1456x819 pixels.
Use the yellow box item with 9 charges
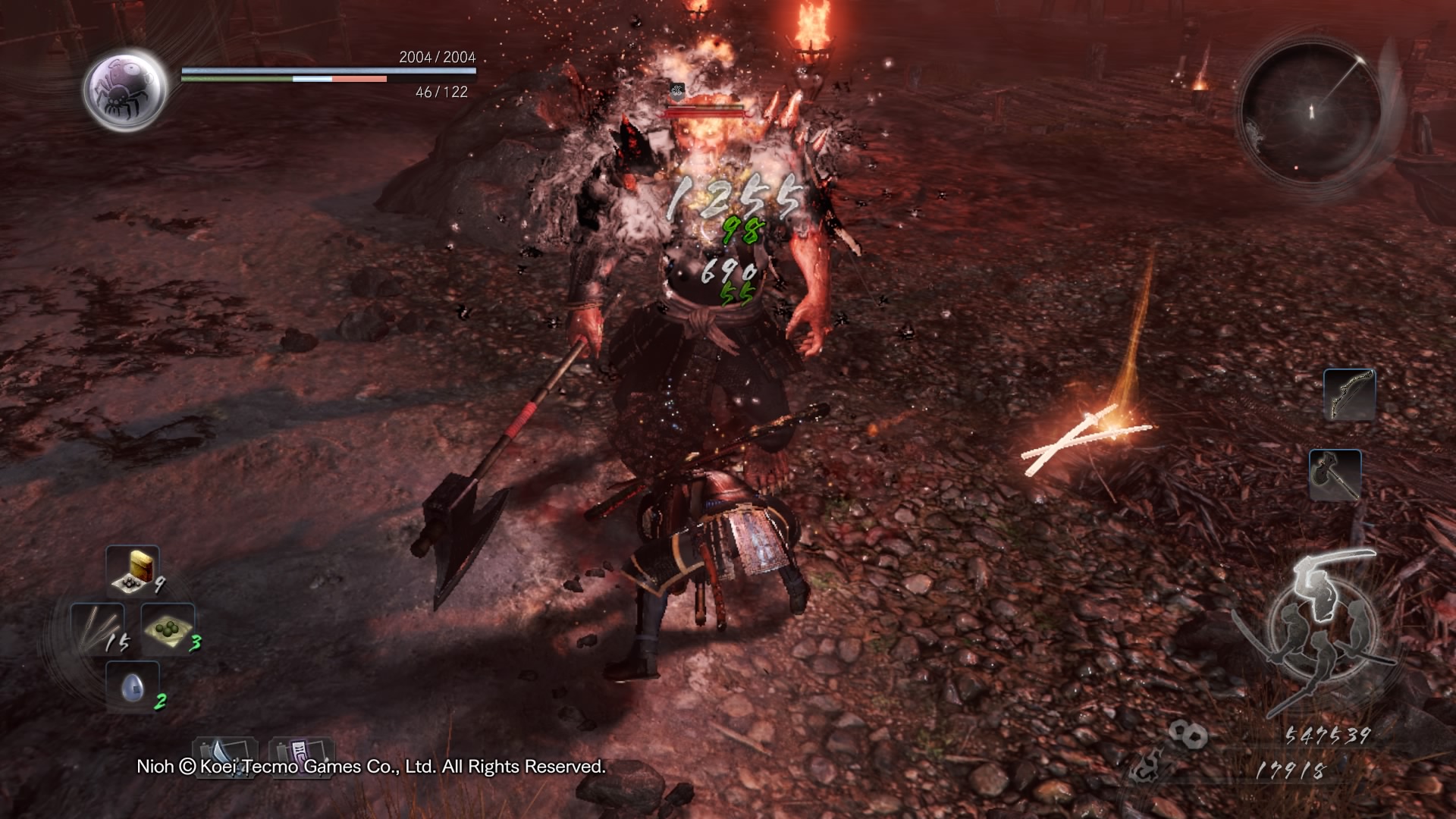click(x=133, y=570)
